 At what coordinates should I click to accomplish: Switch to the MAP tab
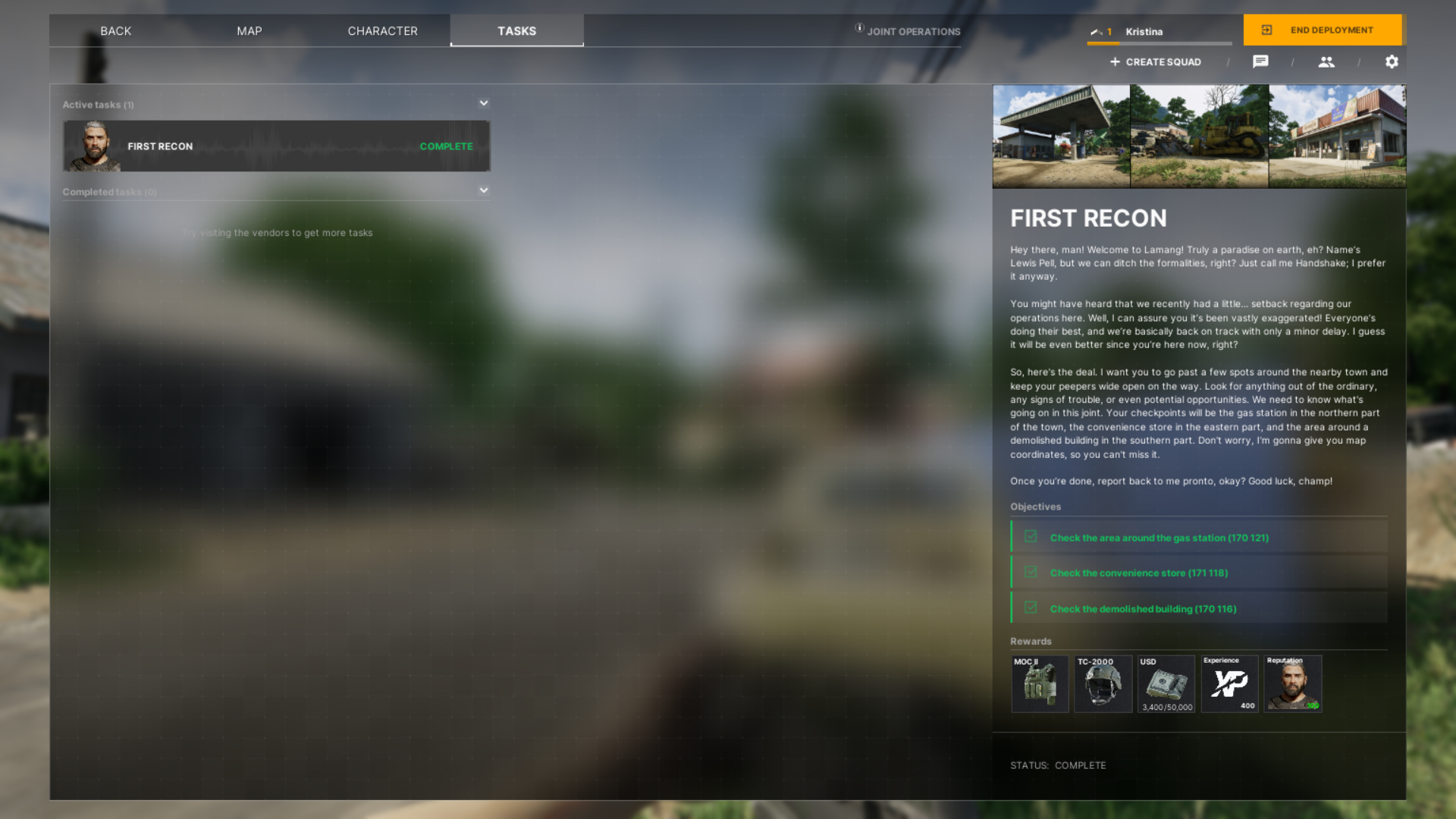tap(249, 31)
